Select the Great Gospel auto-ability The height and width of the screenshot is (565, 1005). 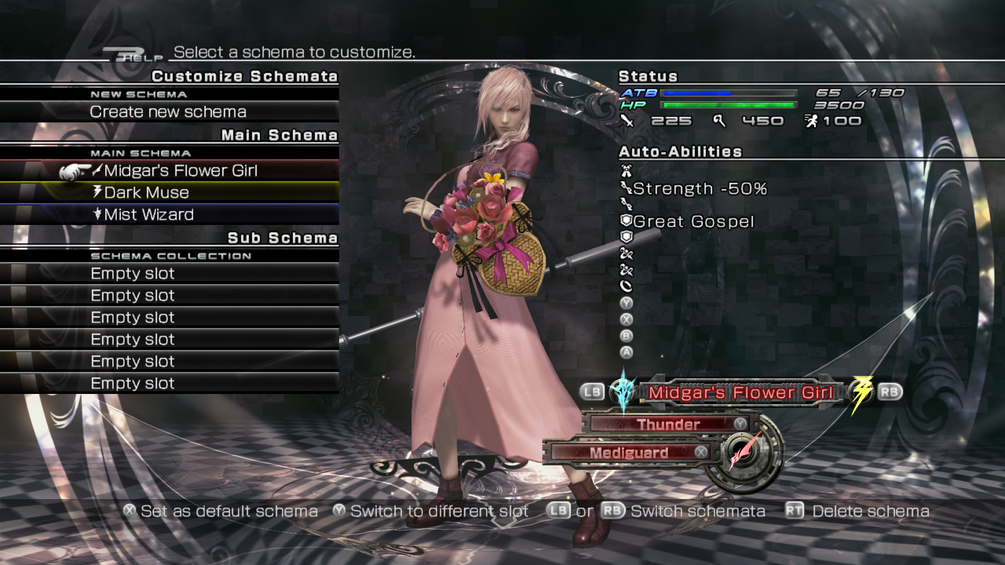693,221
